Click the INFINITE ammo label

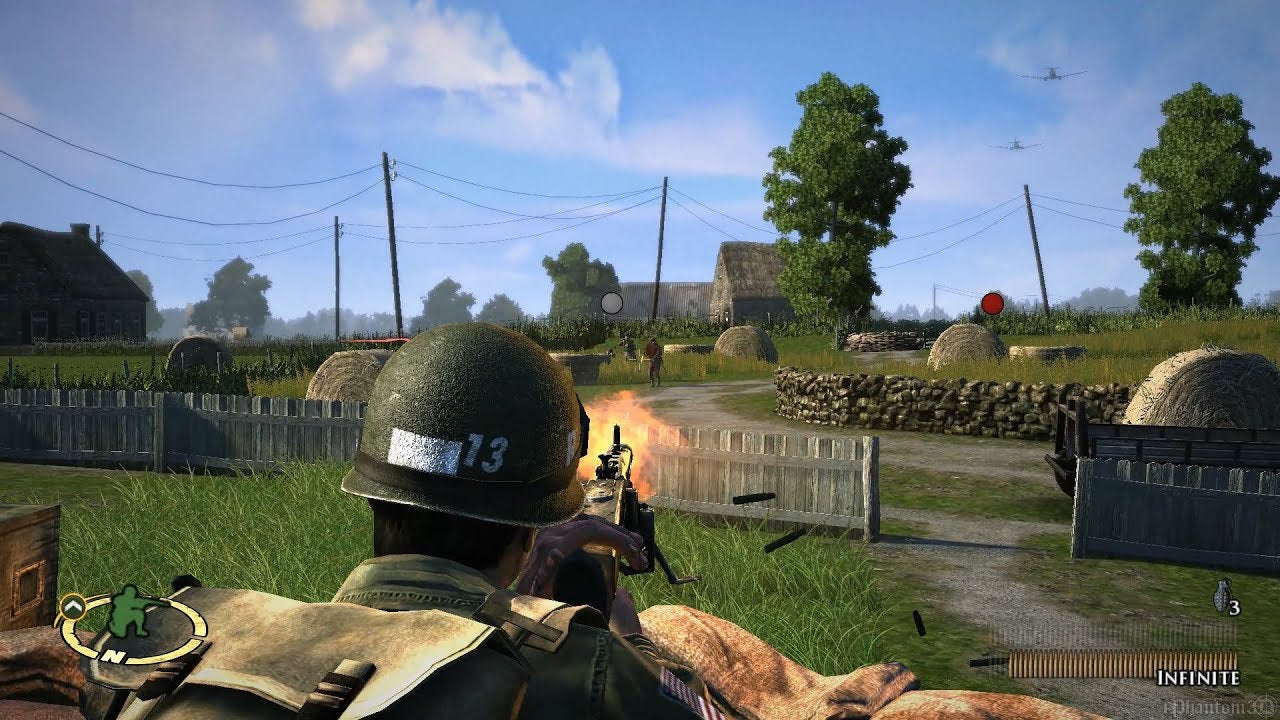[x=1199, y=679]
